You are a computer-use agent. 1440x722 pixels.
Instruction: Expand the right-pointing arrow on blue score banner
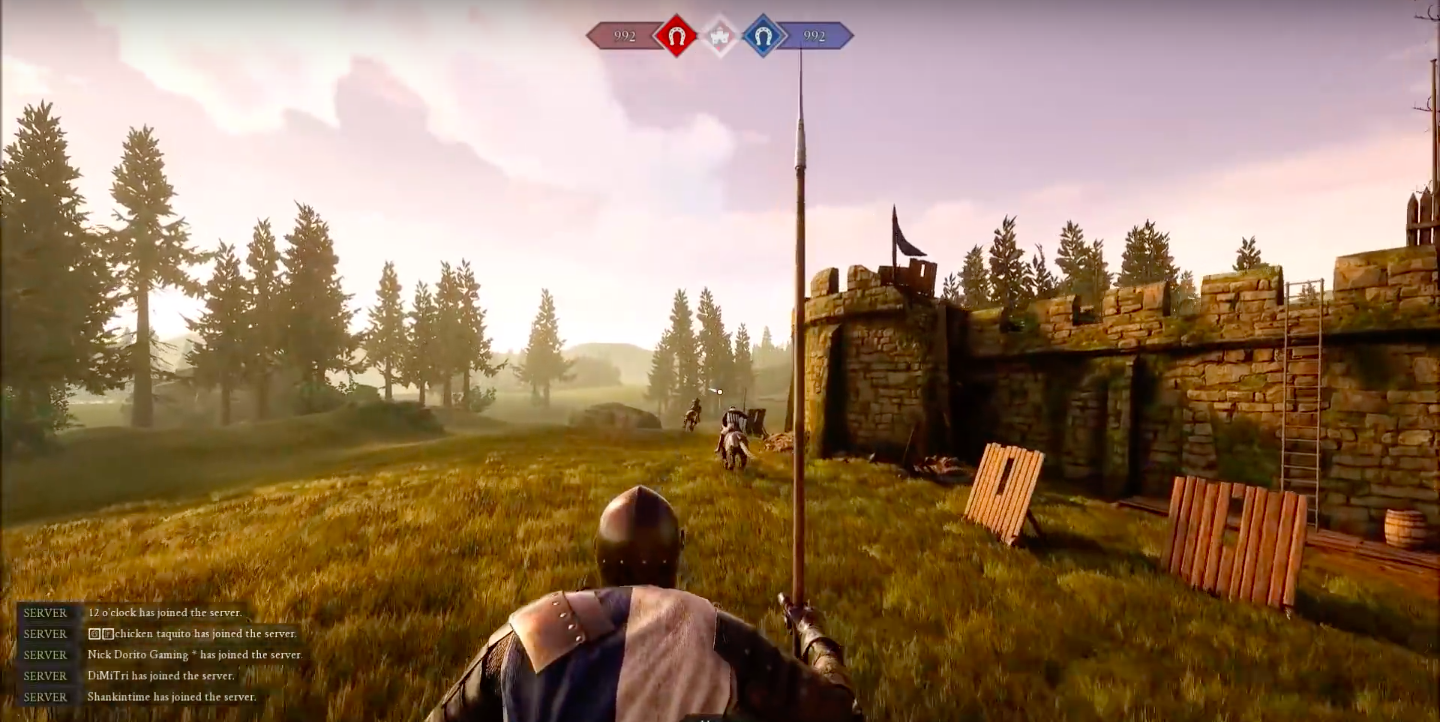point(852,37)
